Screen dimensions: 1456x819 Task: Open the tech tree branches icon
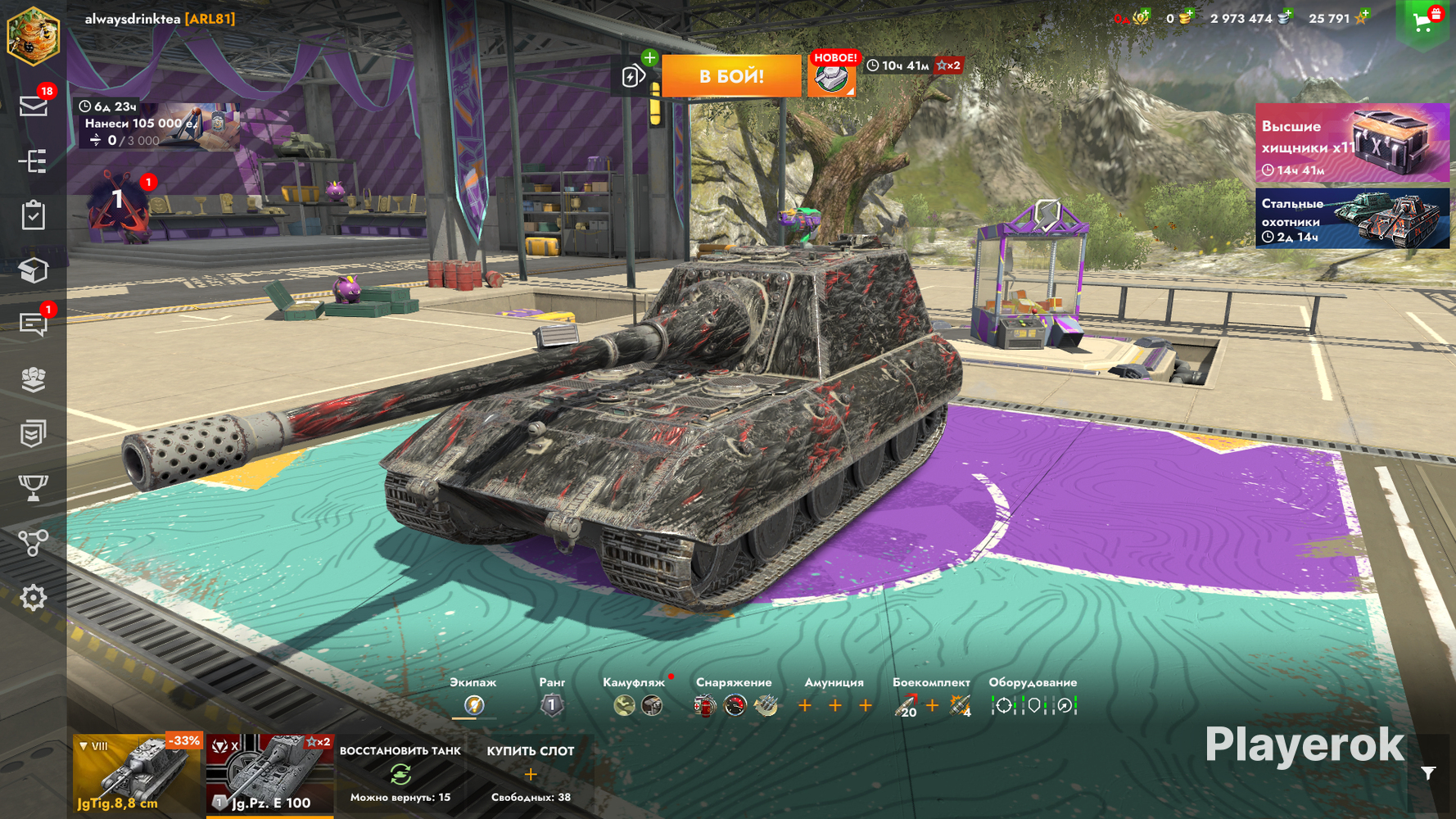34,543
